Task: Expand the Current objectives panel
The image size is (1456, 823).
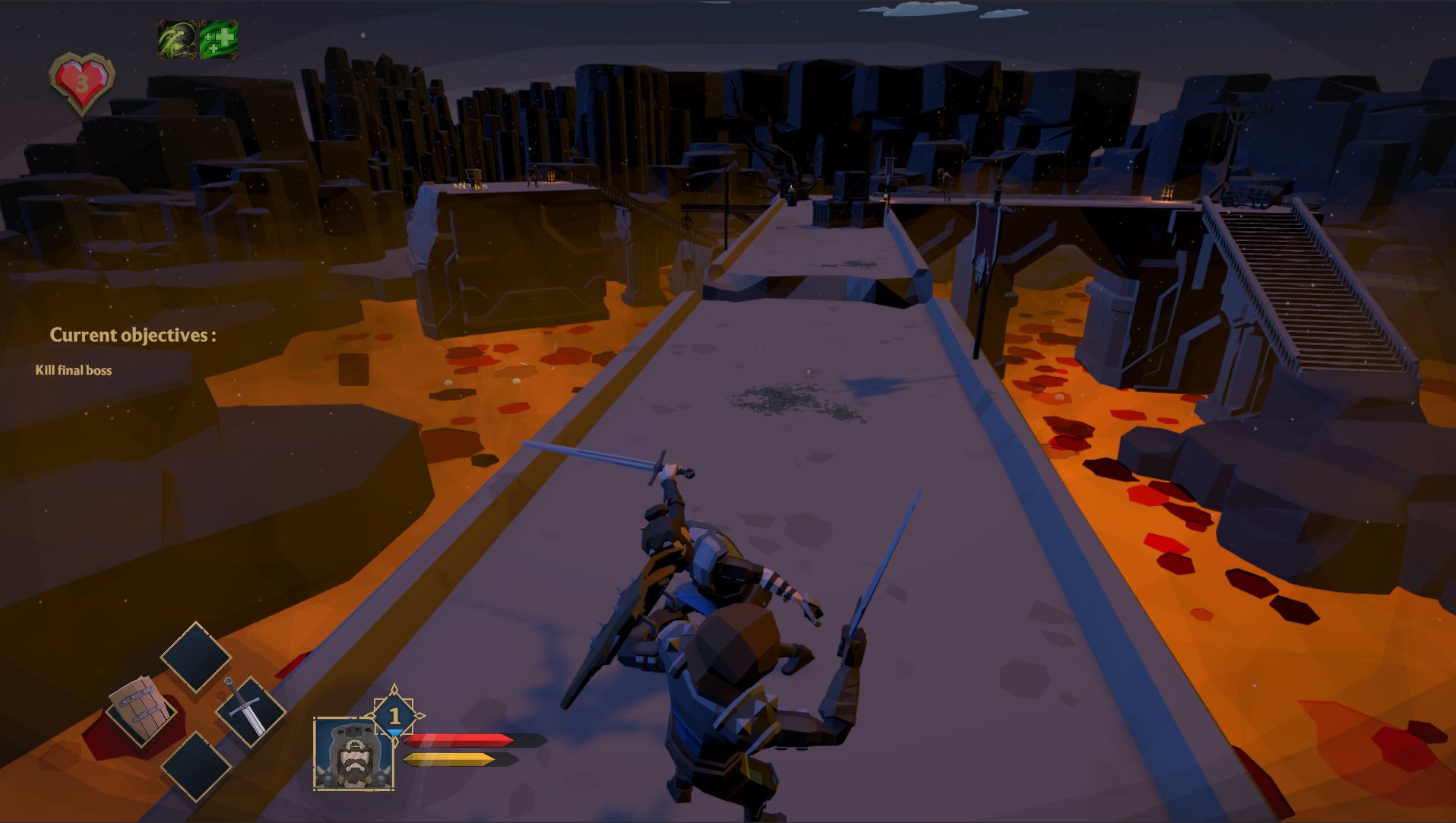Action: click(x=135, y=334)
